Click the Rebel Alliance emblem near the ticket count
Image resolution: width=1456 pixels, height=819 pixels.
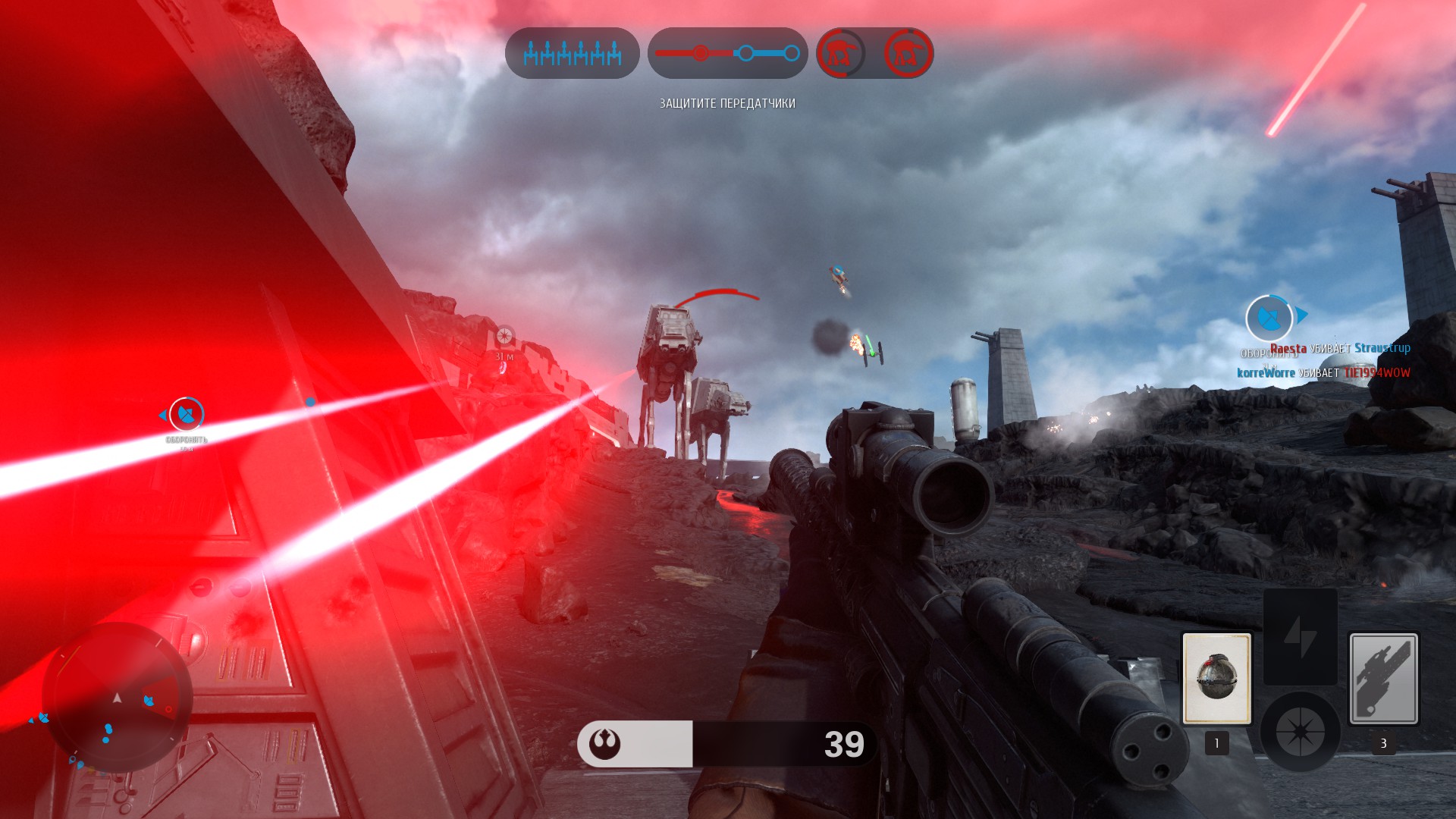coord(603,745)
